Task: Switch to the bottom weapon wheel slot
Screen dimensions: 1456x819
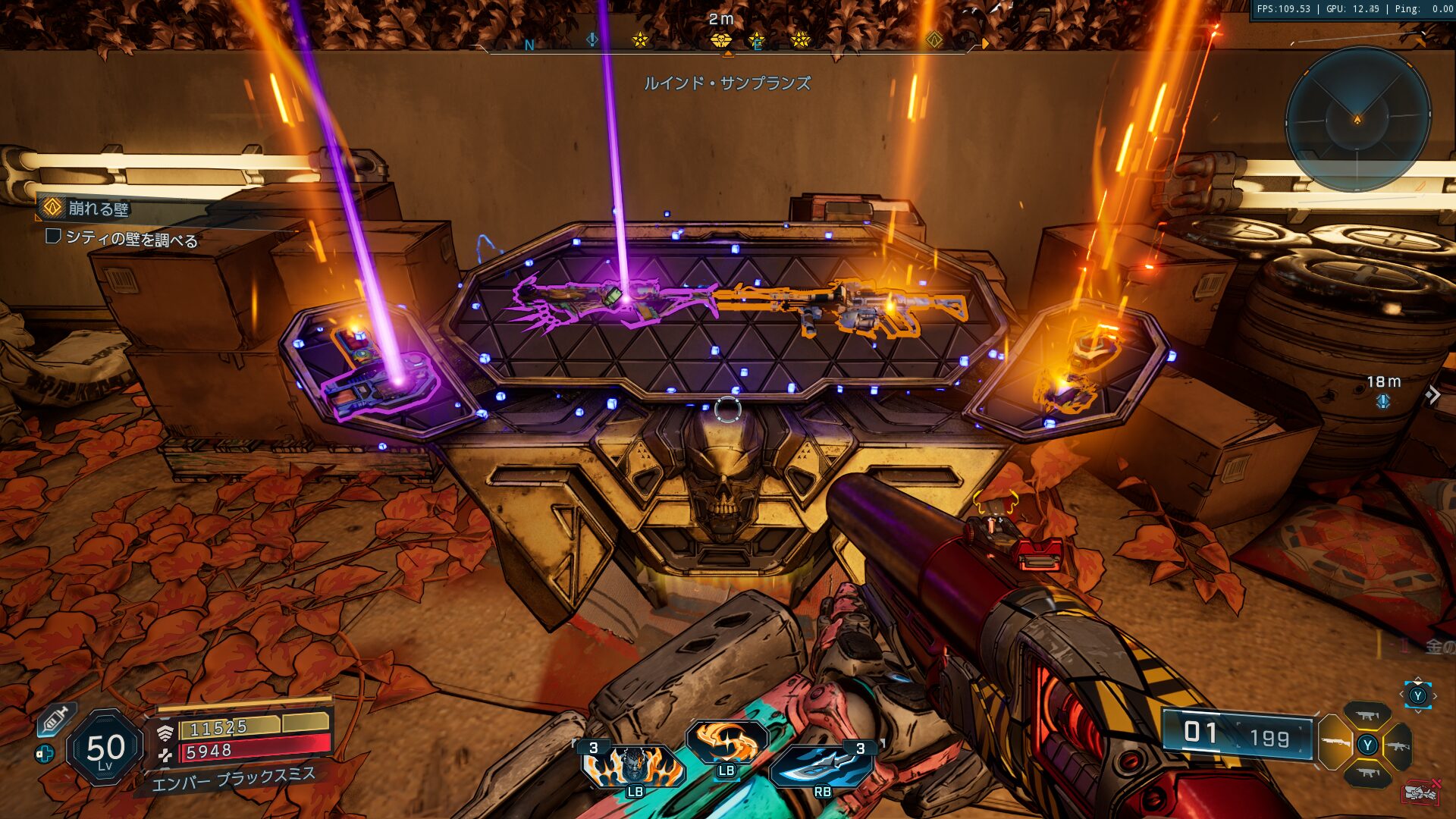Action: 1367,773
